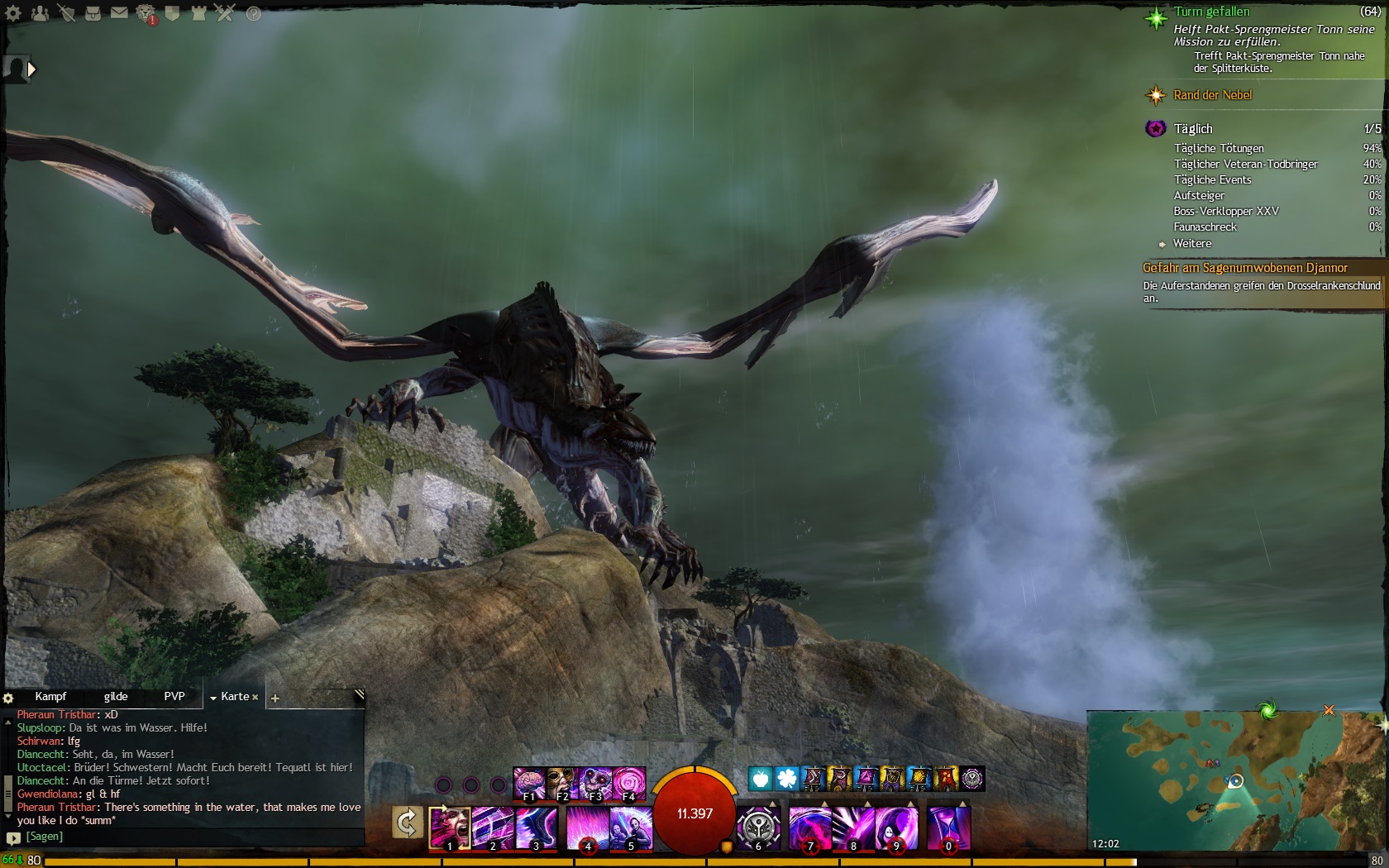Viewport: 1389px width, 868px height.
Task: Activate the hourglass elite skill
Action: [948, 827]
